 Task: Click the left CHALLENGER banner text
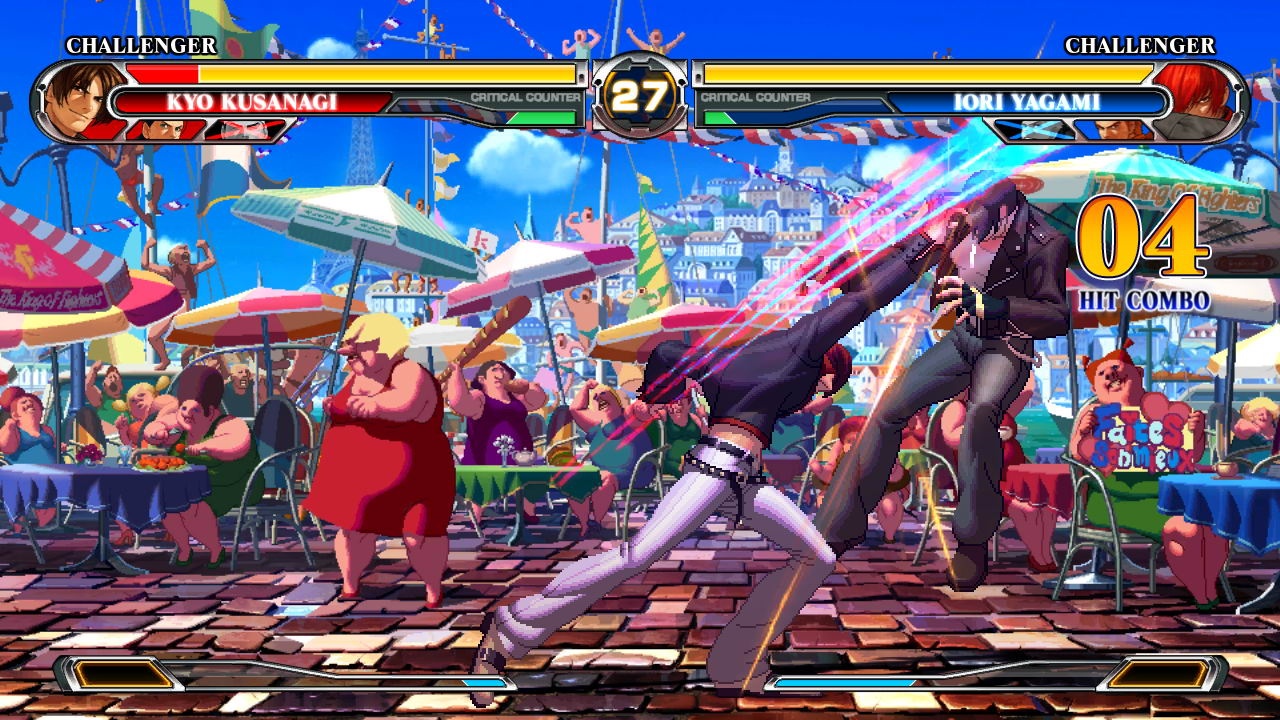(139, 45)
